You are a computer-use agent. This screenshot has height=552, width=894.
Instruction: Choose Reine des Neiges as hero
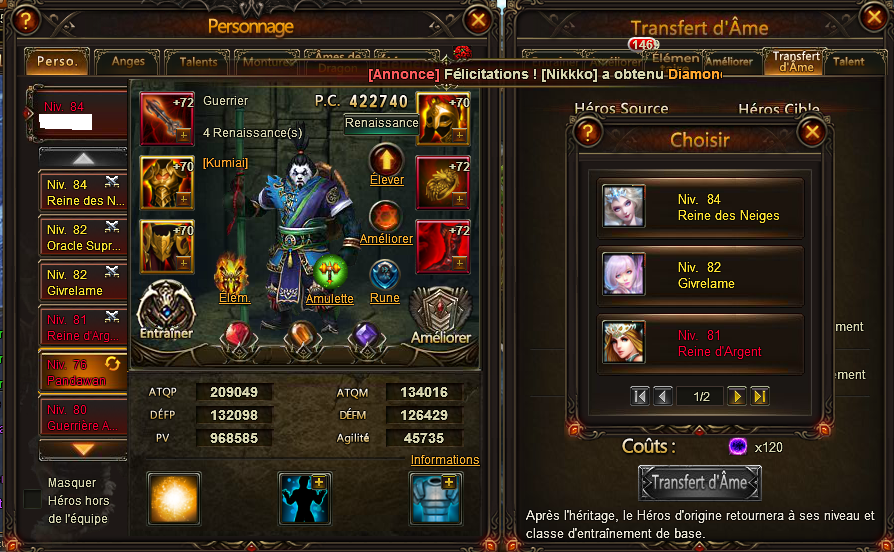[700, 207]
